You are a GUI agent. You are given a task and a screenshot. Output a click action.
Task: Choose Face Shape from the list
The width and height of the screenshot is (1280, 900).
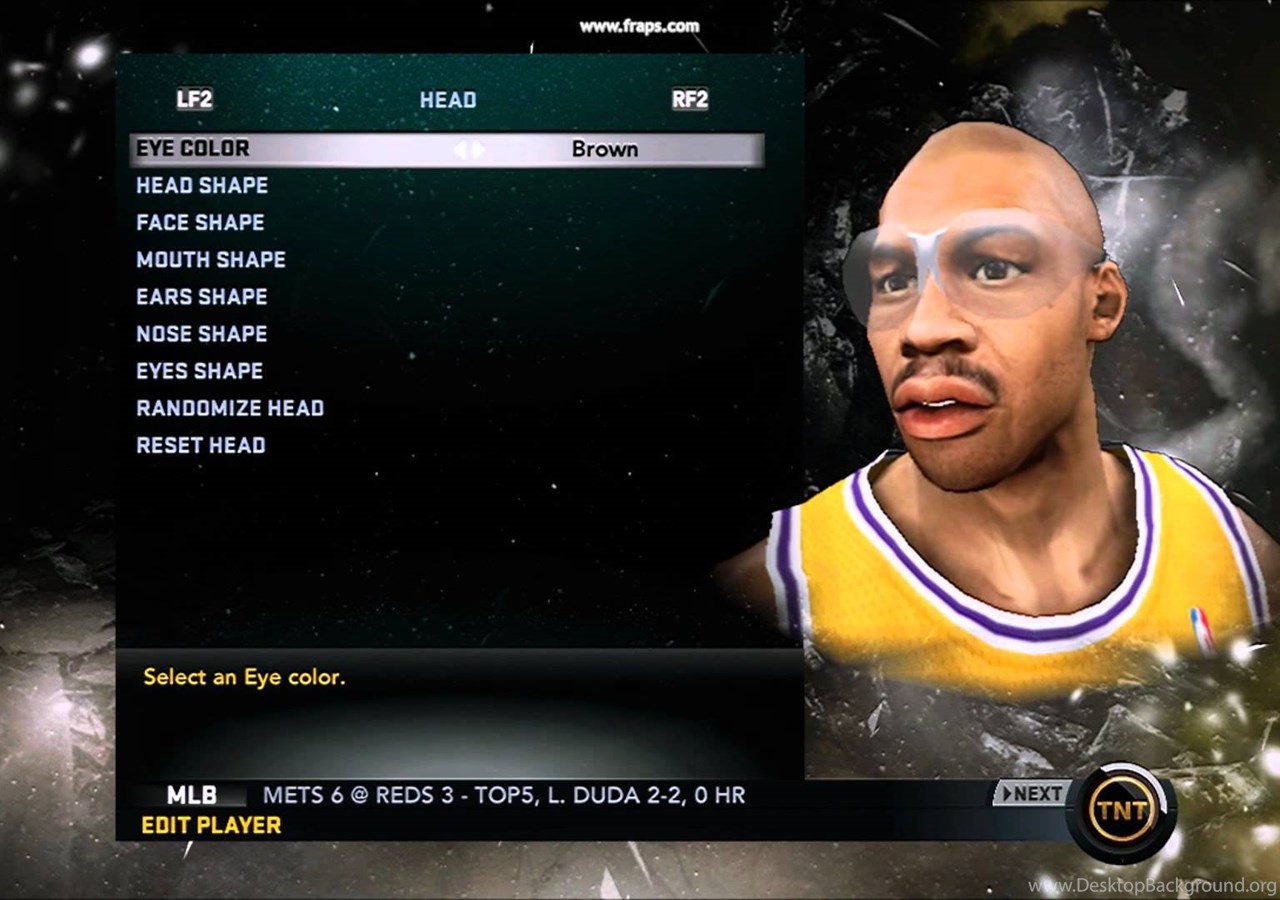[x=200, y=223]
